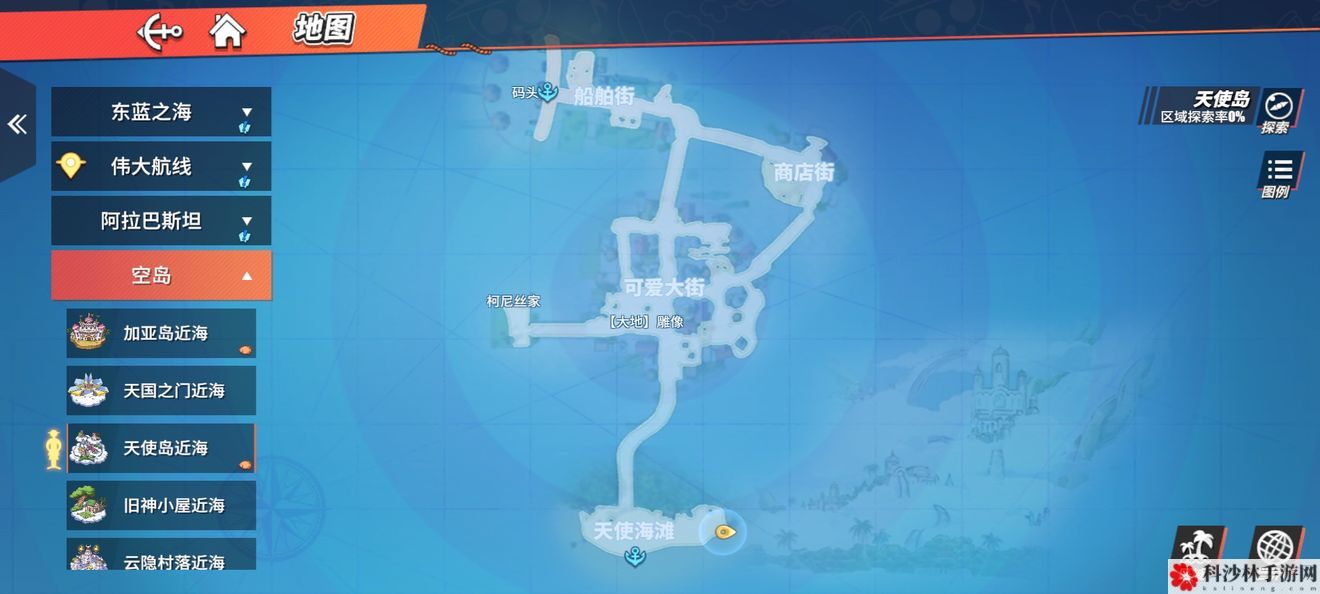
Task: Click the anchor back icon
Action: [159, 31]
